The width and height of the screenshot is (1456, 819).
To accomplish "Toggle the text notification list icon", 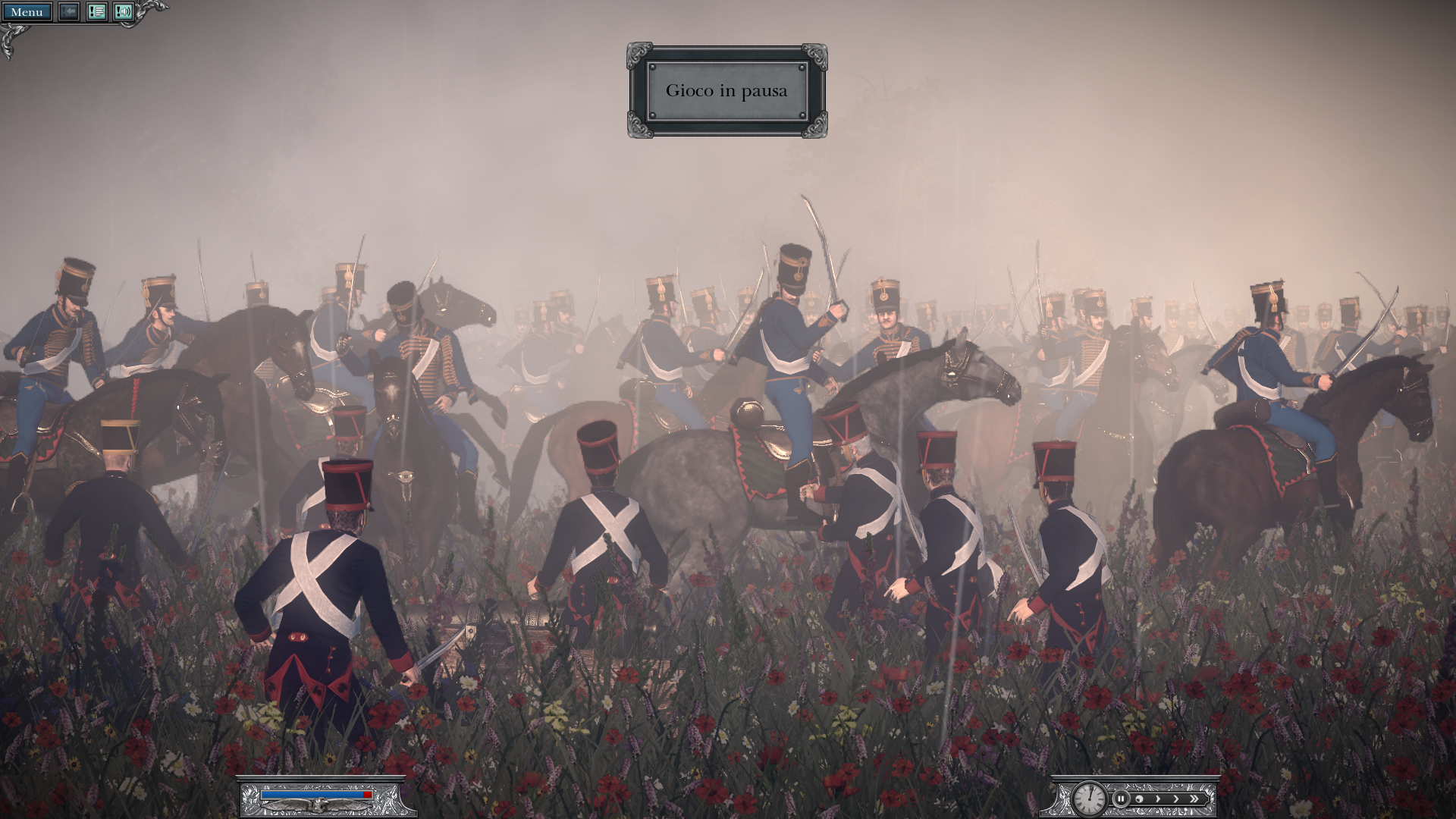I will pos(96,12).
